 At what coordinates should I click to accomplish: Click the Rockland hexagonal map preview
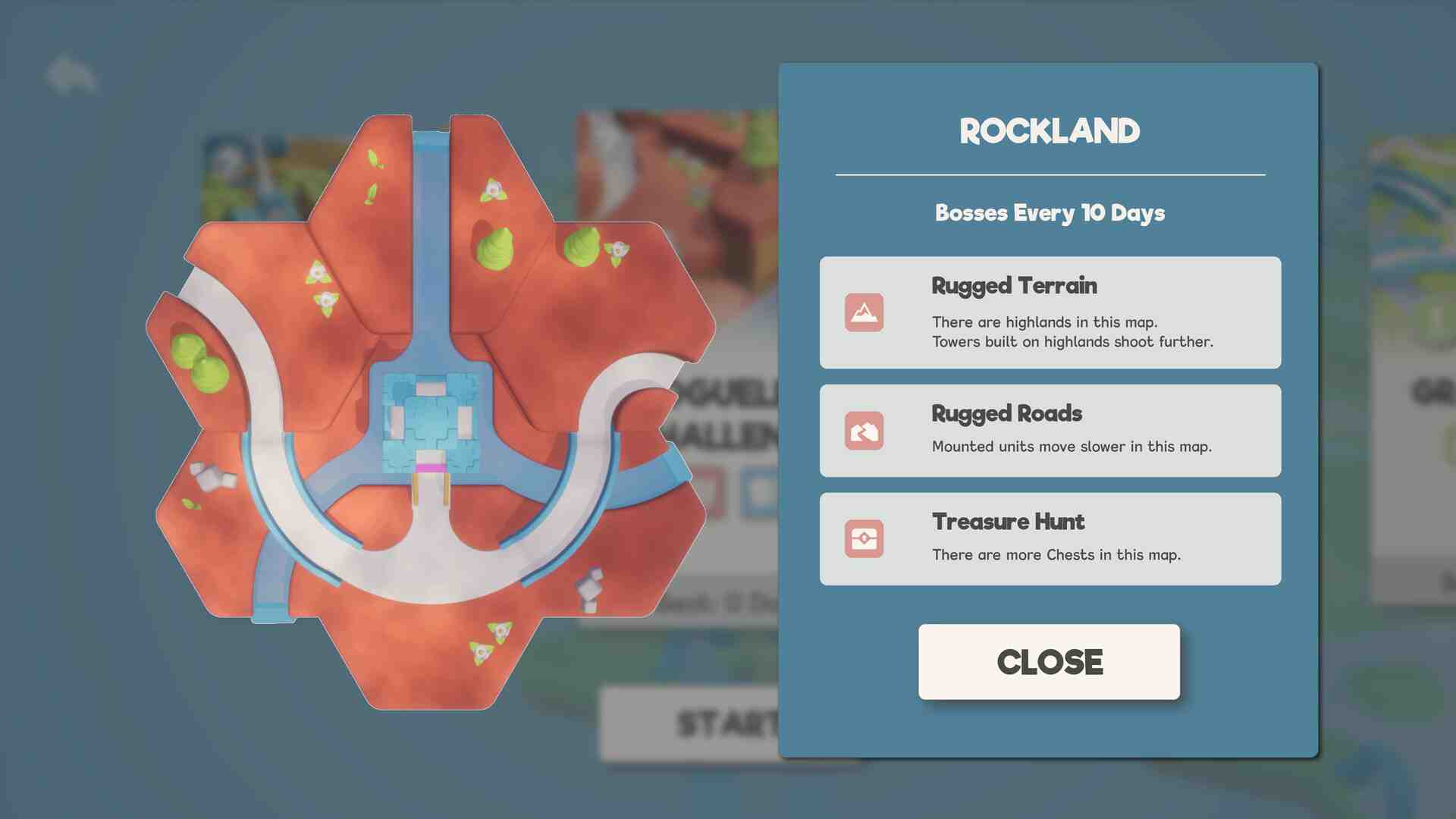point(430,412)
